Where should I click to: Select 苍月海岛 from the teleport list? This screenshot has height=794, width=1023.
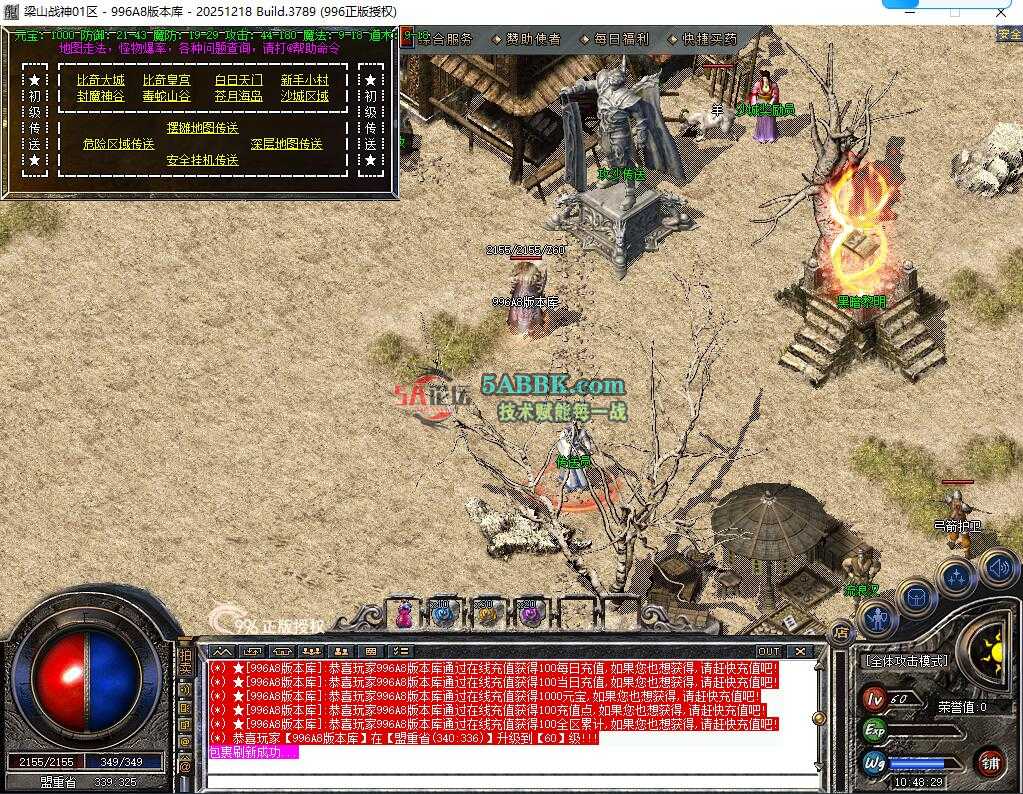[238, 96]
